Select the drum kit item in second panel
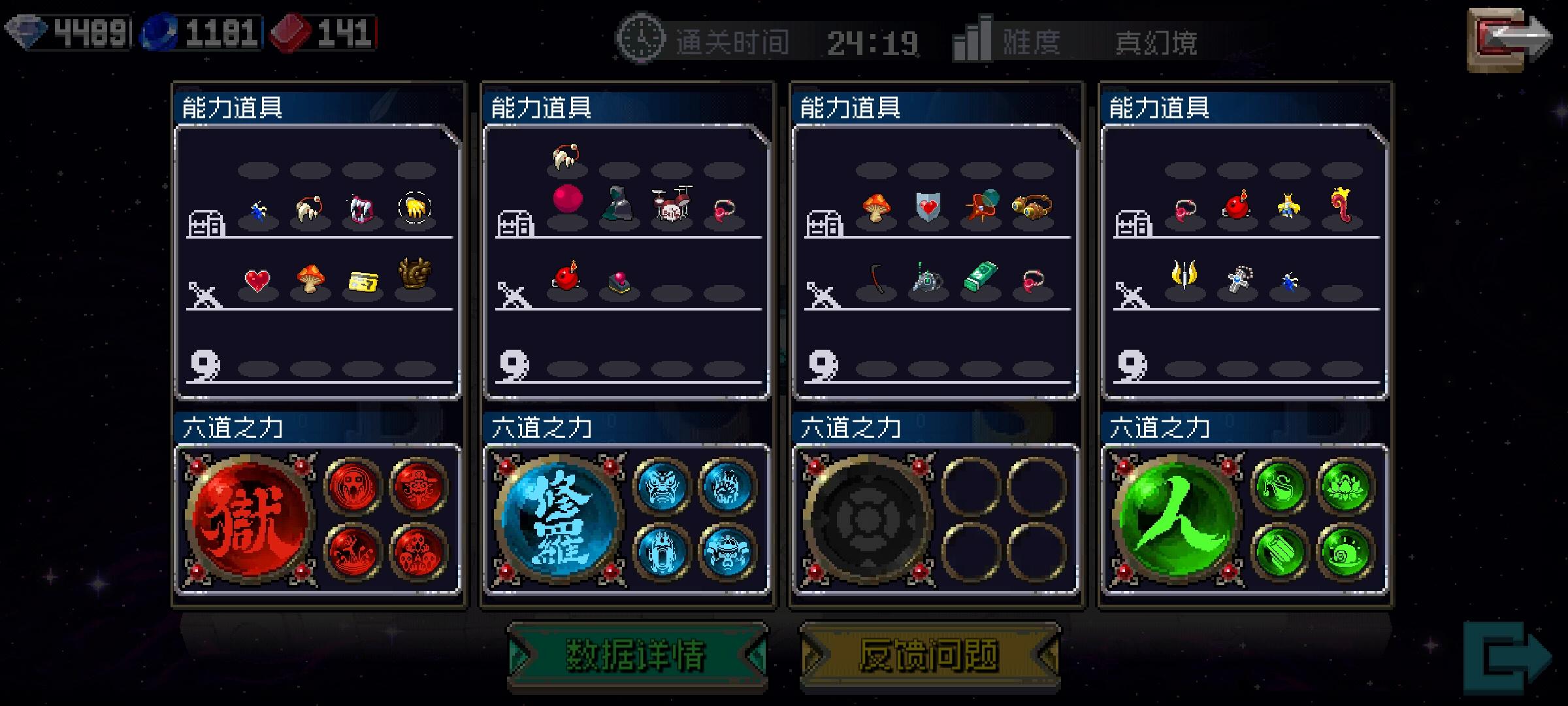This screenshot has height=706, width=1568. pos(670,204)
